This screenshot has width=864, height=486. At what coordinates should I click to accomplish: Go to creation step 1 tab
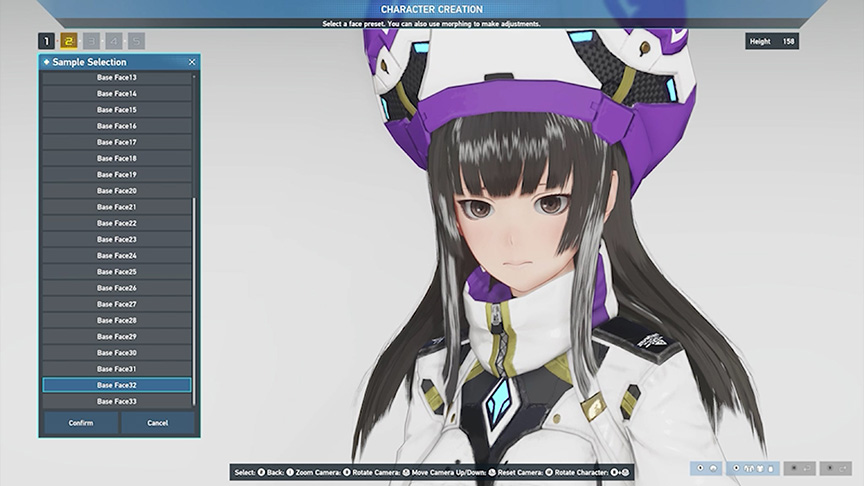tap(46, 41)
